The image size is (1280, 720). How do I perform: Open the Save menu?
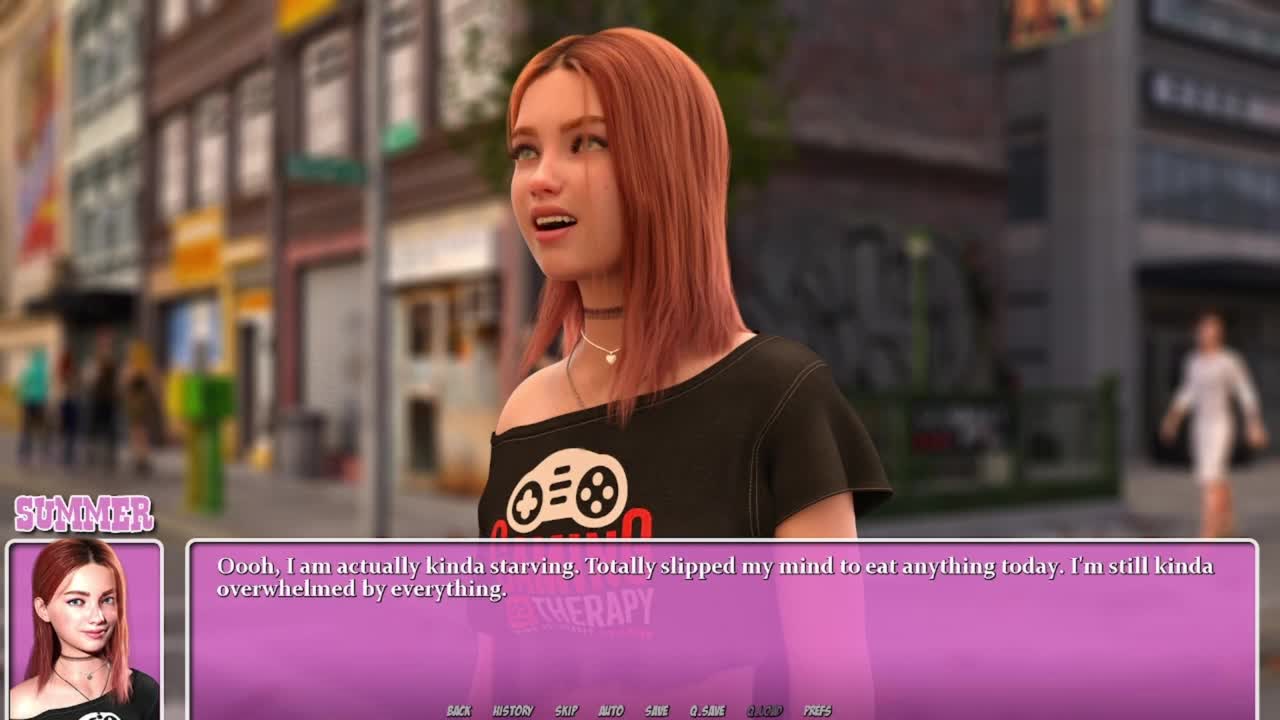[657, 711]
